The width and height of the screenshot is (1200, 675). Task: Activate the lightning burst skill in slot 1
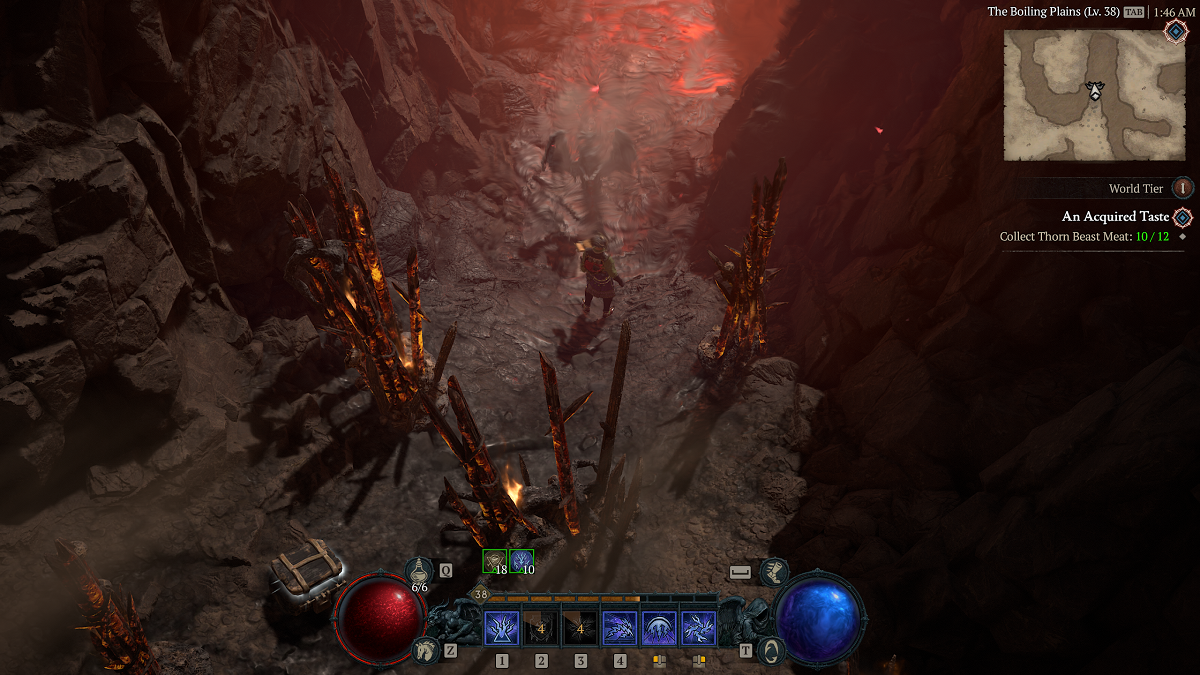pyautogui.click(x=501, y=629)
